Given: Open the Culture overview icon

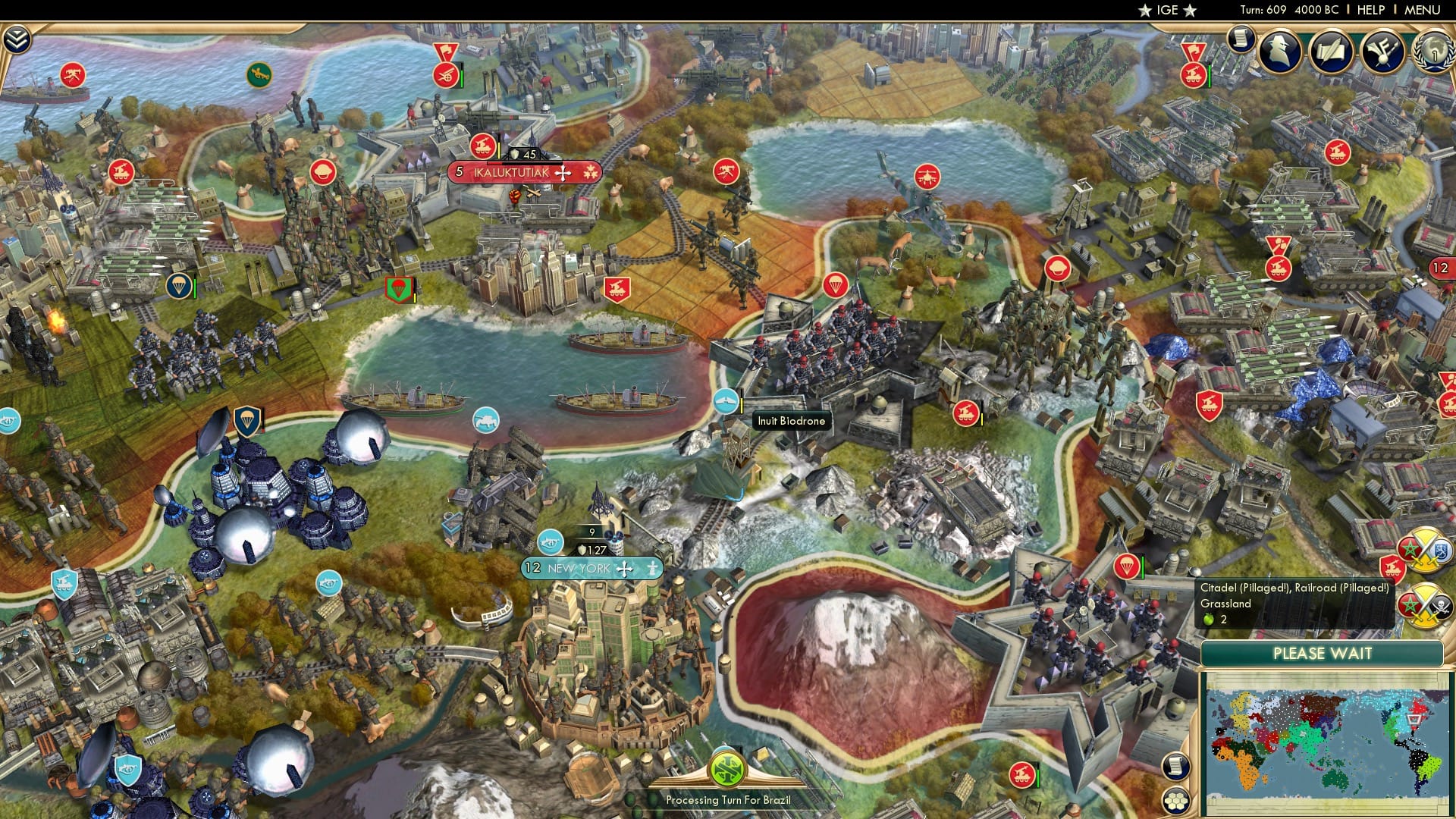Looking at the screenshot, I should pos(1382,52).
